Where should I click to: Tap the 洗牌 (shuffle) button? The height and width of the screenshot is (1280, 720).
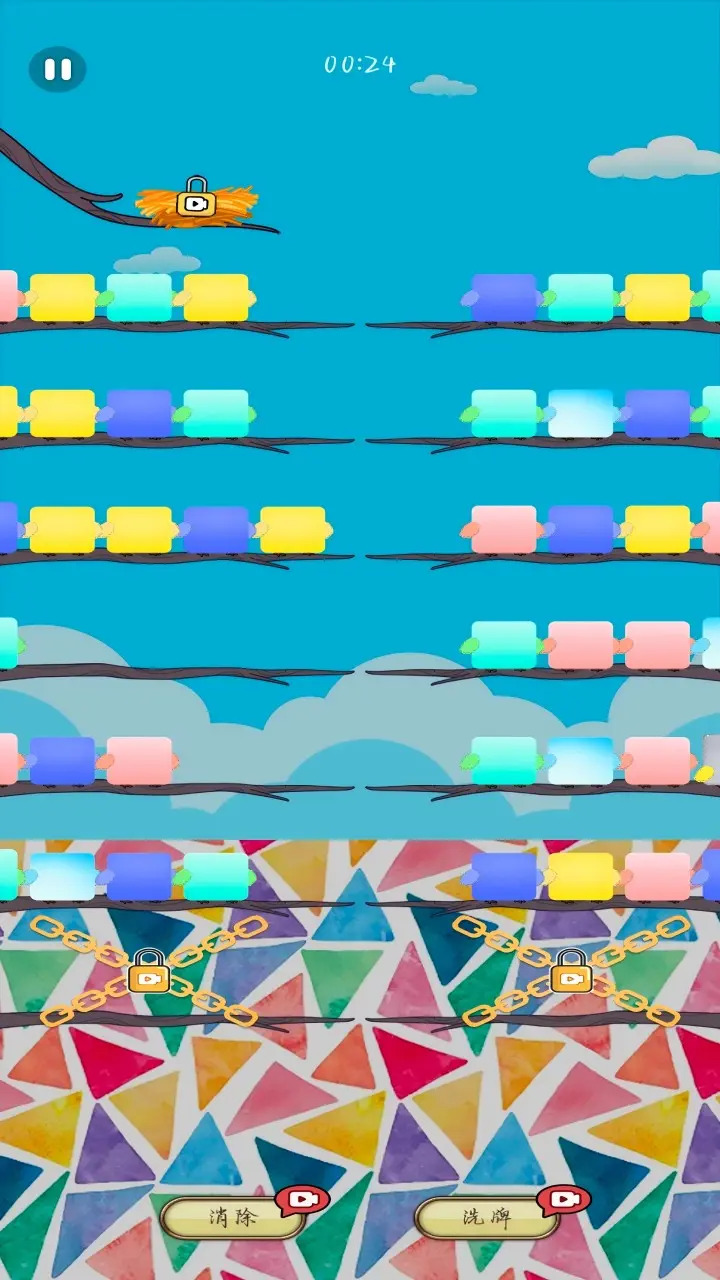click(x=487, y=1218)
